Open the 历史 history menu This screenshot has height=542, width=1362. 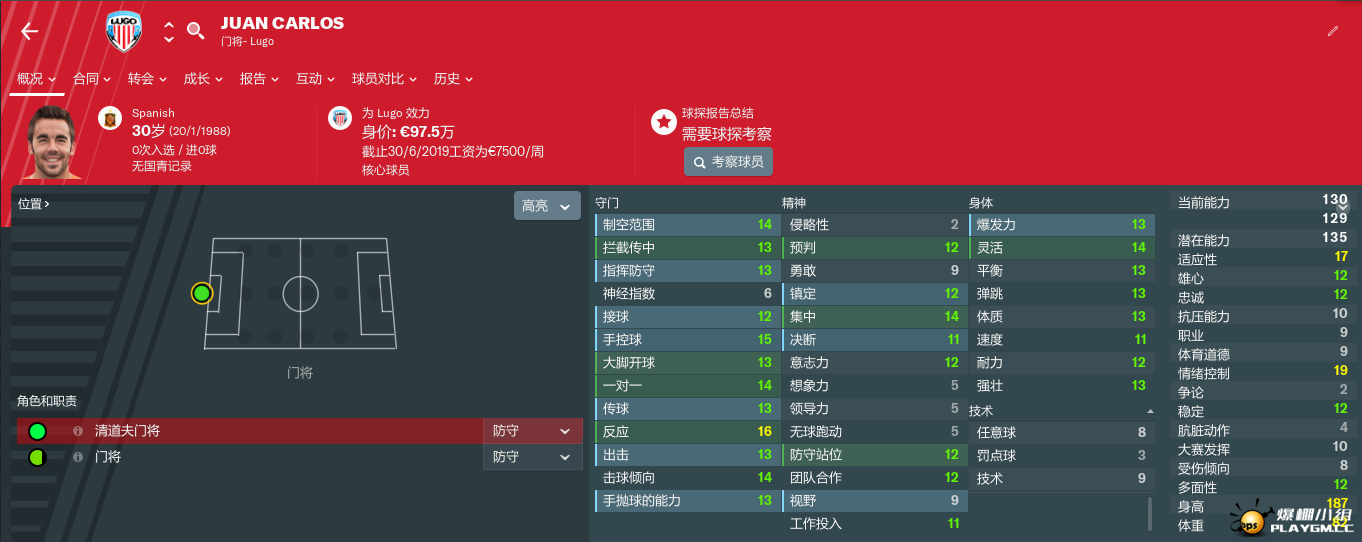click(x=453, y=79)
